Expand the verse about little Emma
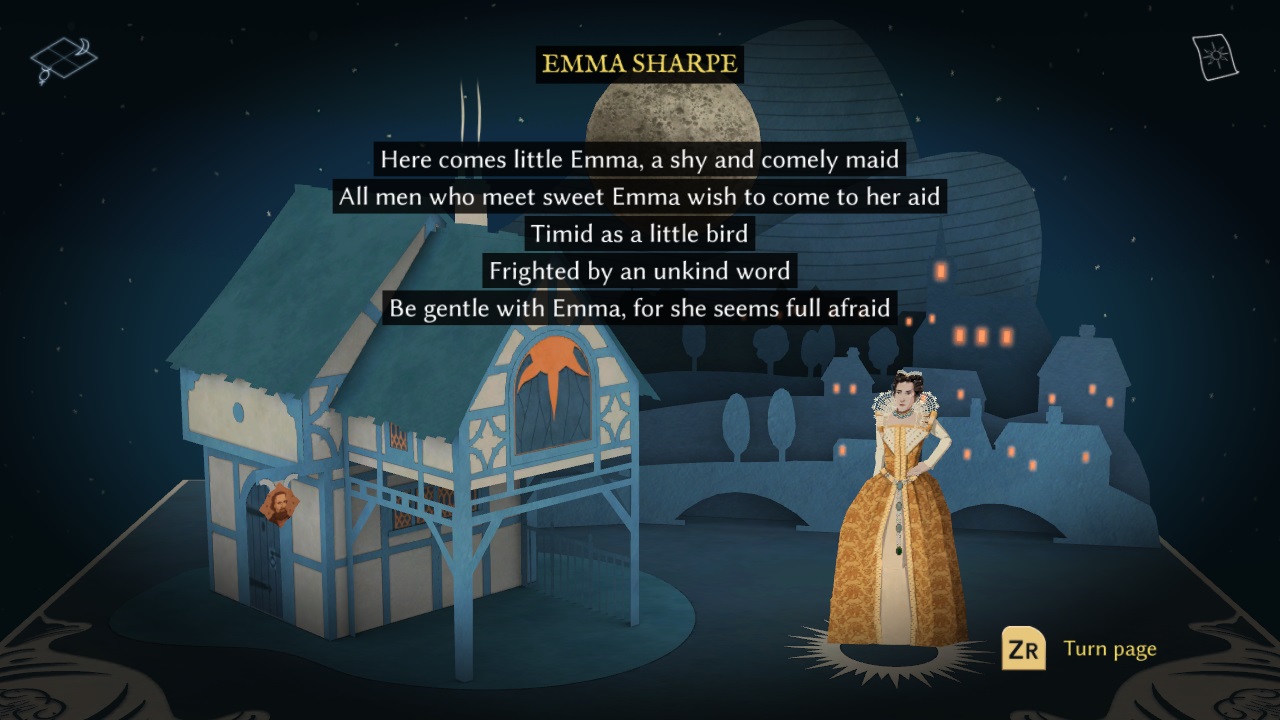Image resolution: width=1280 pixels, height=720 pixels. point(638,234)
